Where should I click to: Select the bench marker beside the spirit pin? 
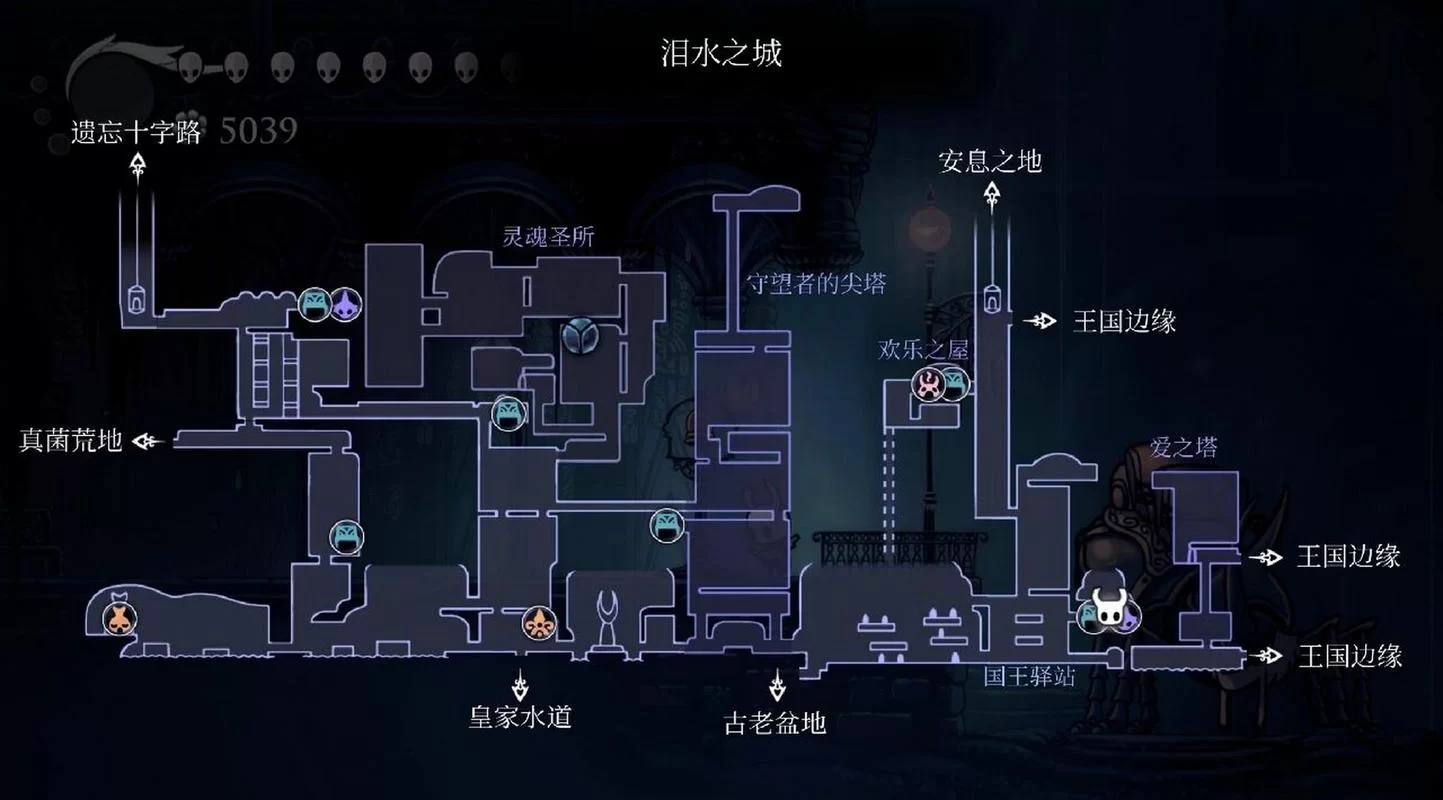[313, 305]
